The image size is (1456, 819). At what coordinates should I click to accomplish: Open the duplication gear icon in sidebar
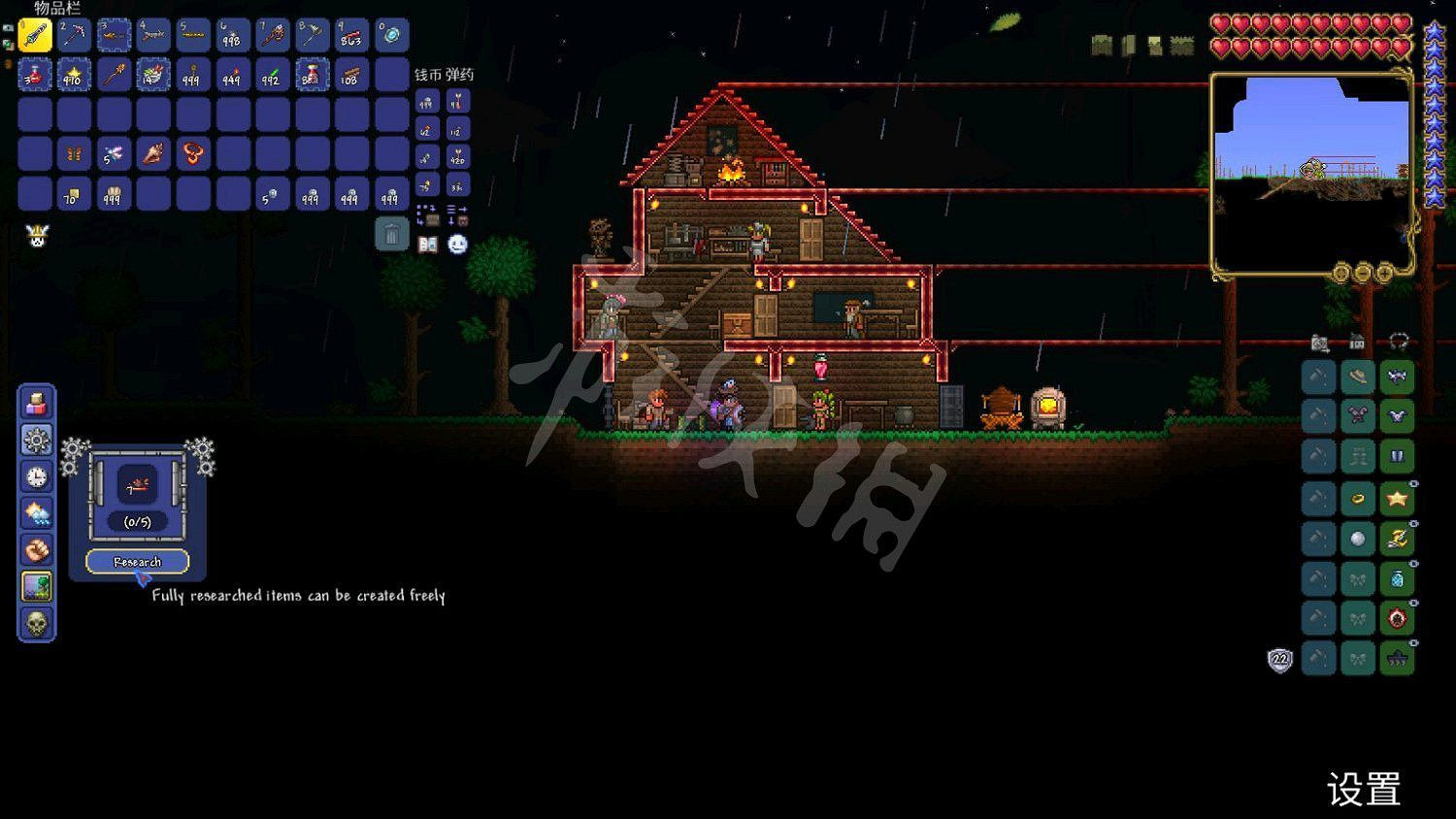[36, 442]
